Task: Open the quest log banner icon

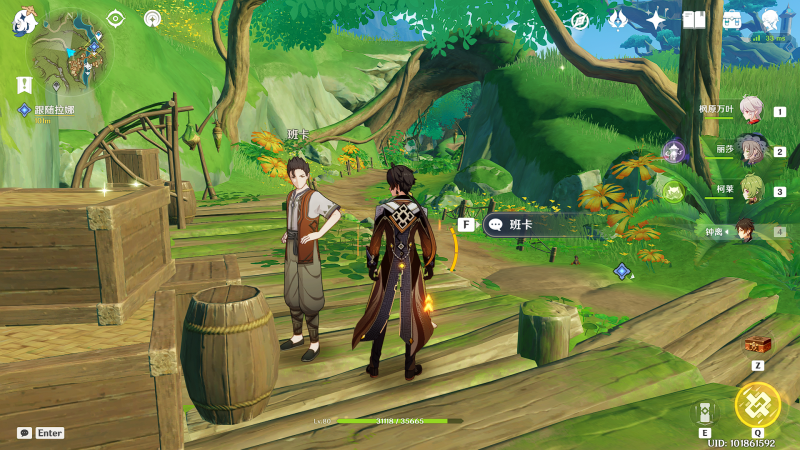Action: click(24, 85)
